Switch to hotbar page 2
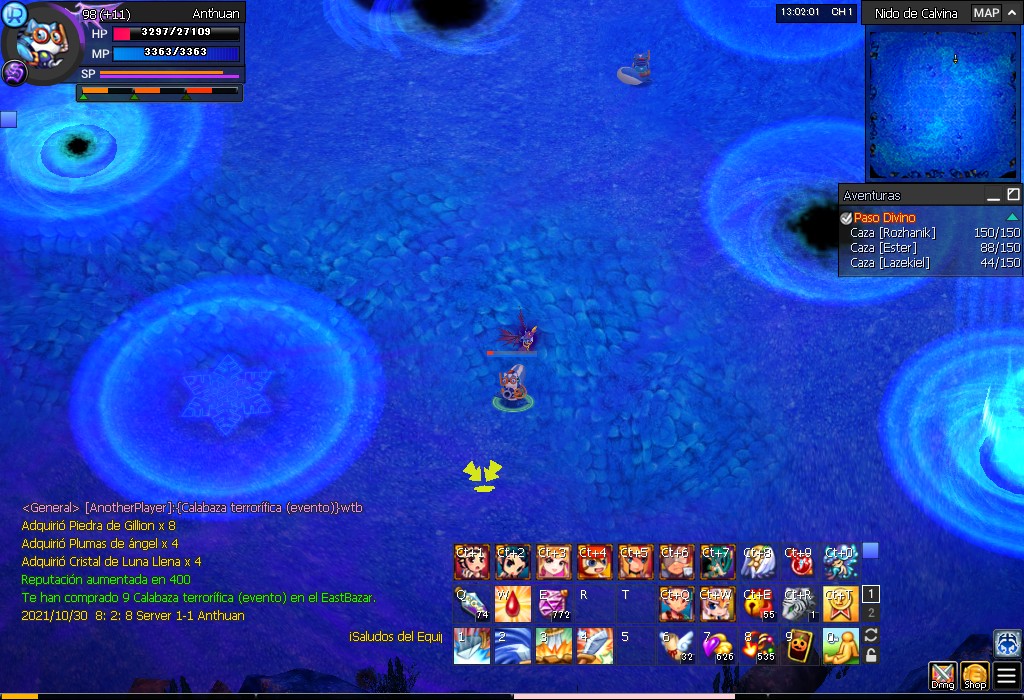 [871, 613]
